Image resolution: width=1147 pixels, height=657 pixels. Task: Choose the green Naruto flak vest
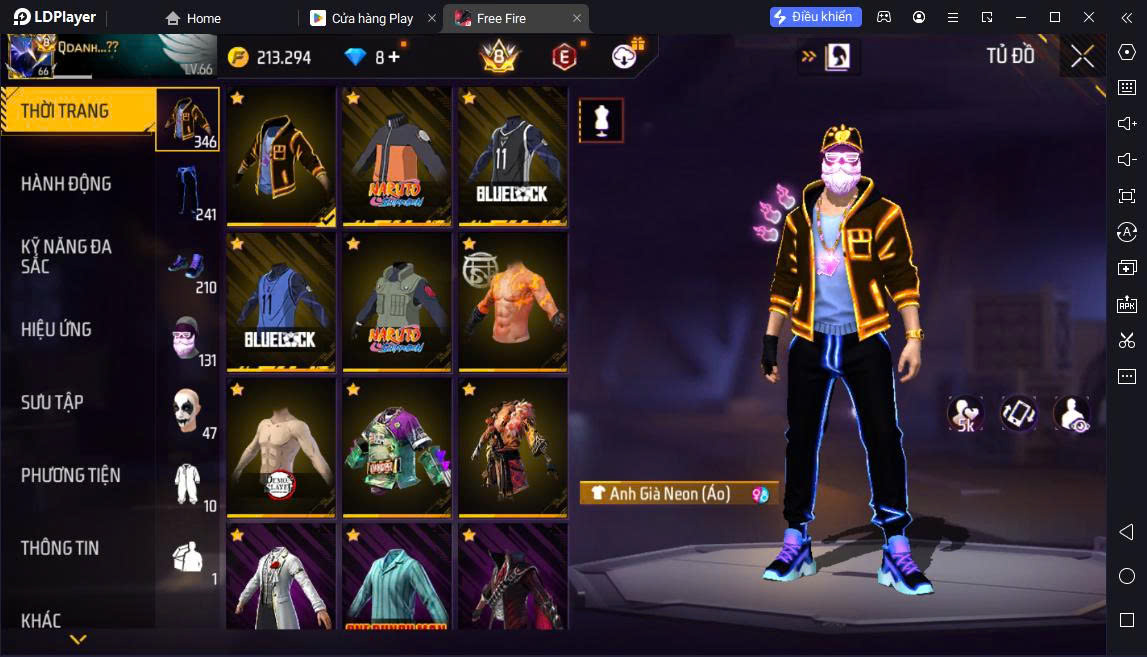397,302
